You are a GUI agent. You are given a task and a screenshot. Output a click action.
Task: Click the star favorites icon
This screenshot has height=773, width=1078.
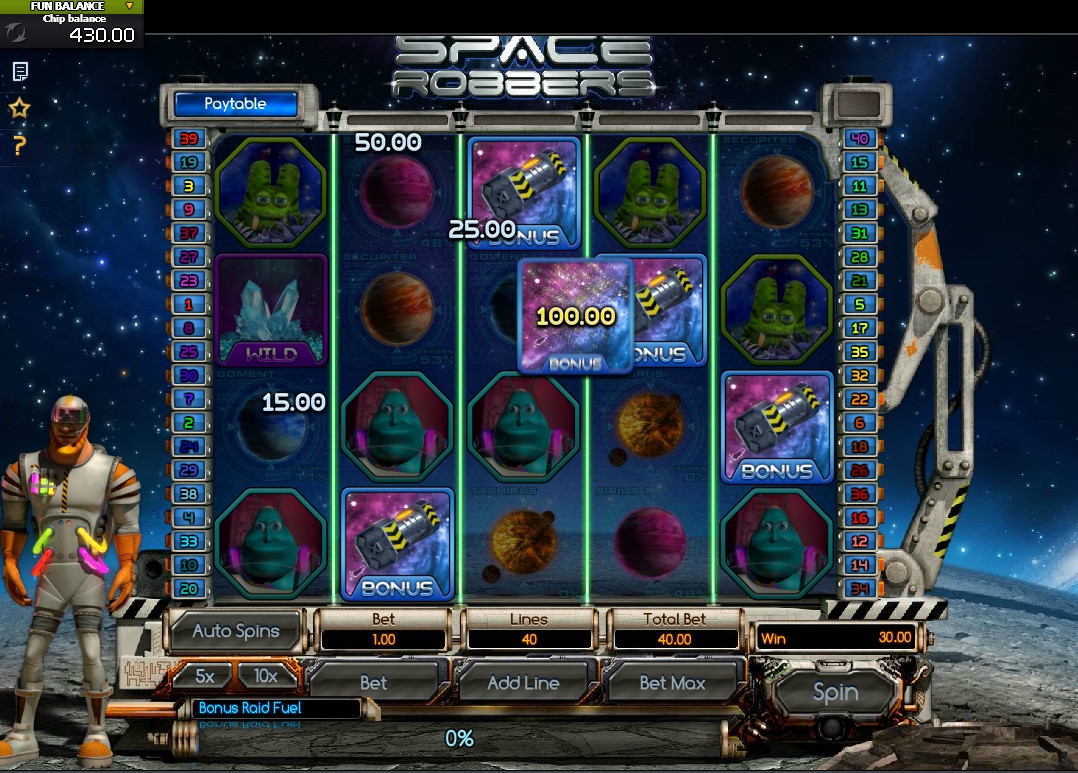coord(19,108)
